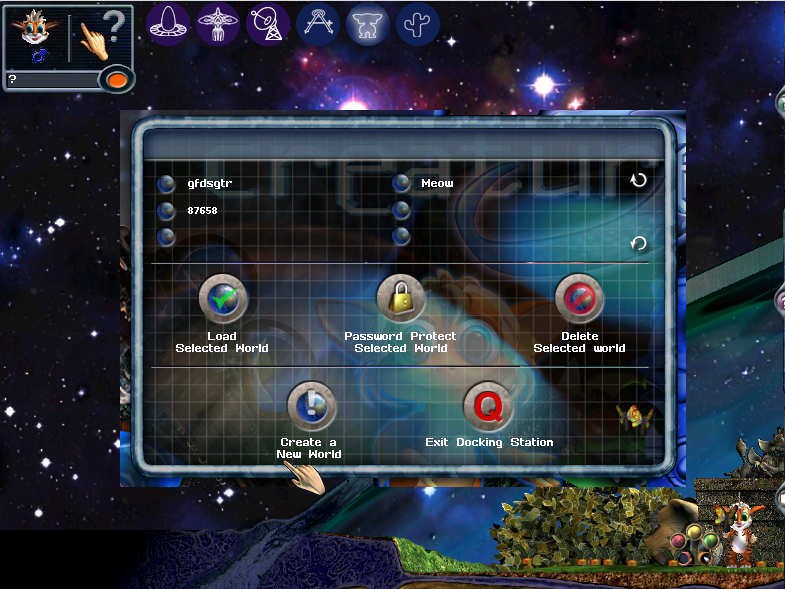This screenshot has width=785, height=589.
Task: Open the cactus icon in the top bar
Action: [417, 22]
